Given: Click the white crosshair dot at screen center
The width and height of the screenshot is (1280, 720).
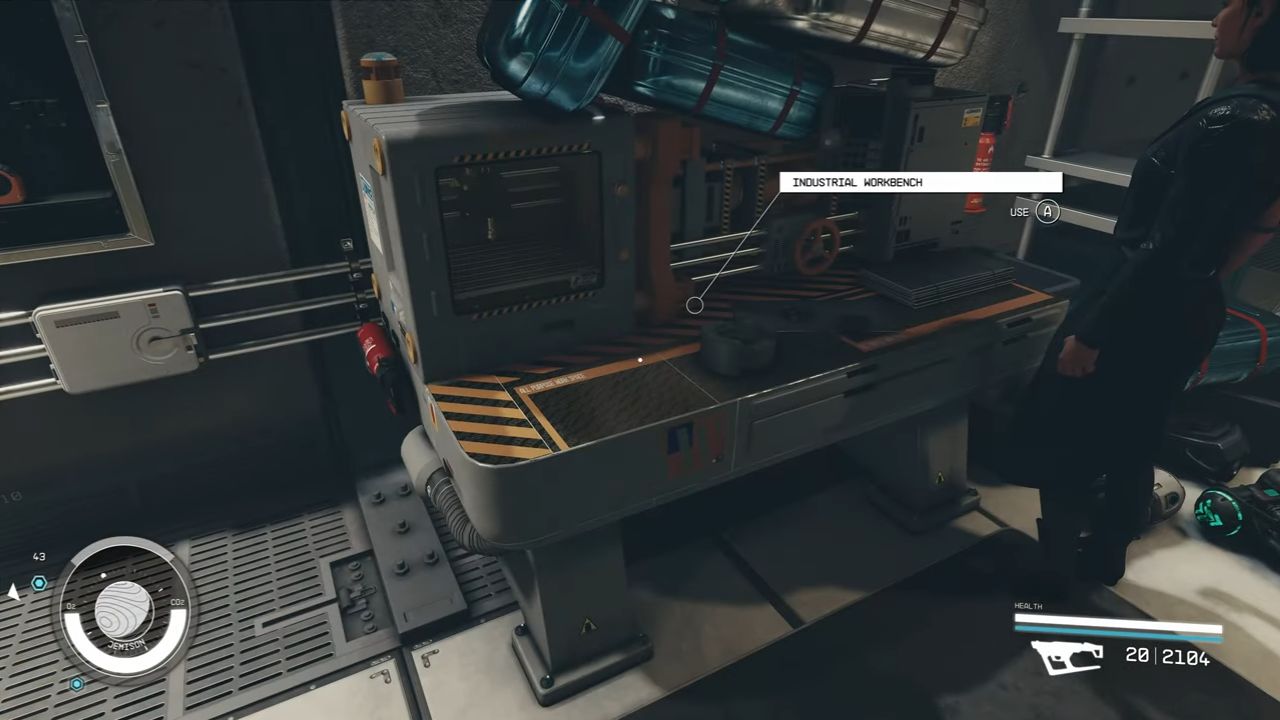Looking at the screenshot, I should pos(638,359).
